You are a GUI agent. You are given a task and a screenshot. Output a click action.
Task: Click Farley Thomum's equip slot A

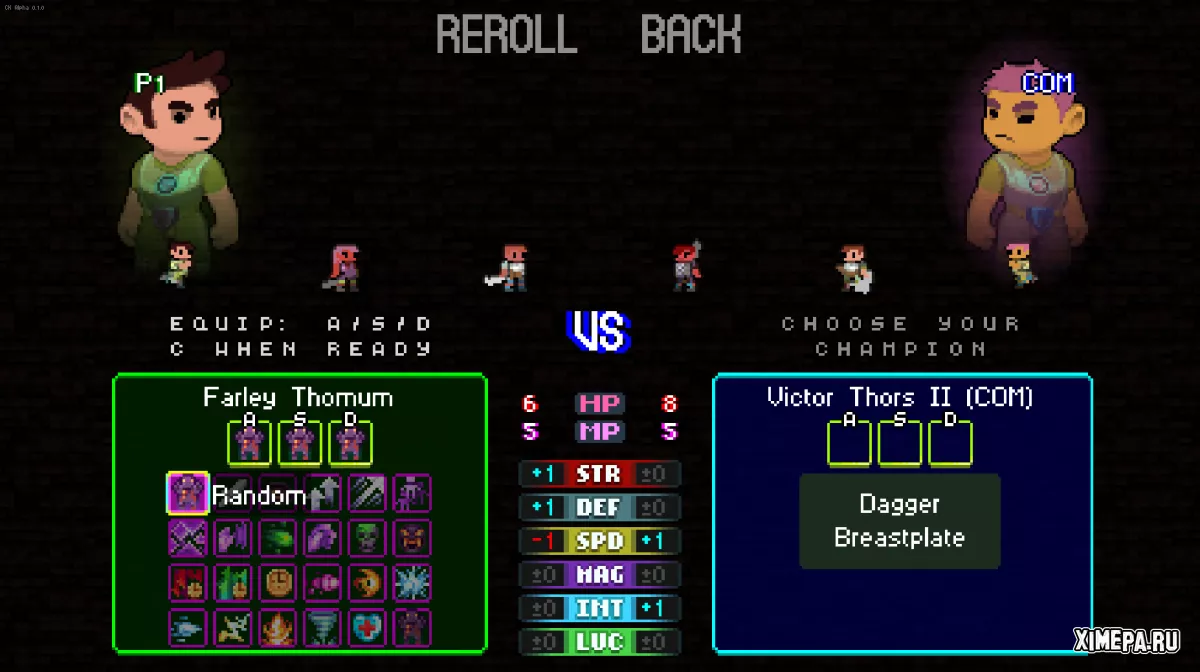tap(249, 443)
